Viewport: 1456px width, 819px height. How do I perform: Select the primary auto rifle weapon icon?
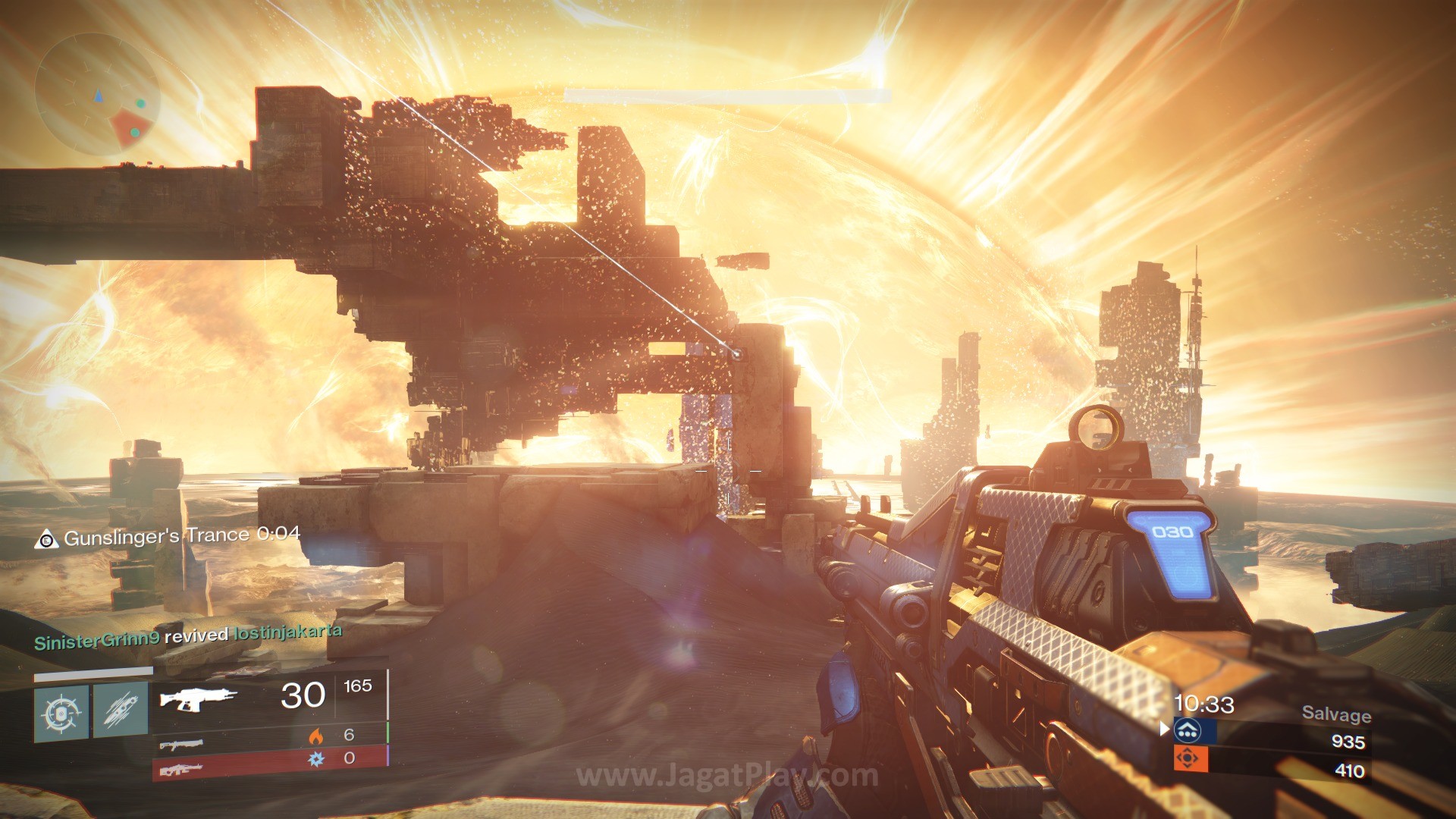pos(198,698)
